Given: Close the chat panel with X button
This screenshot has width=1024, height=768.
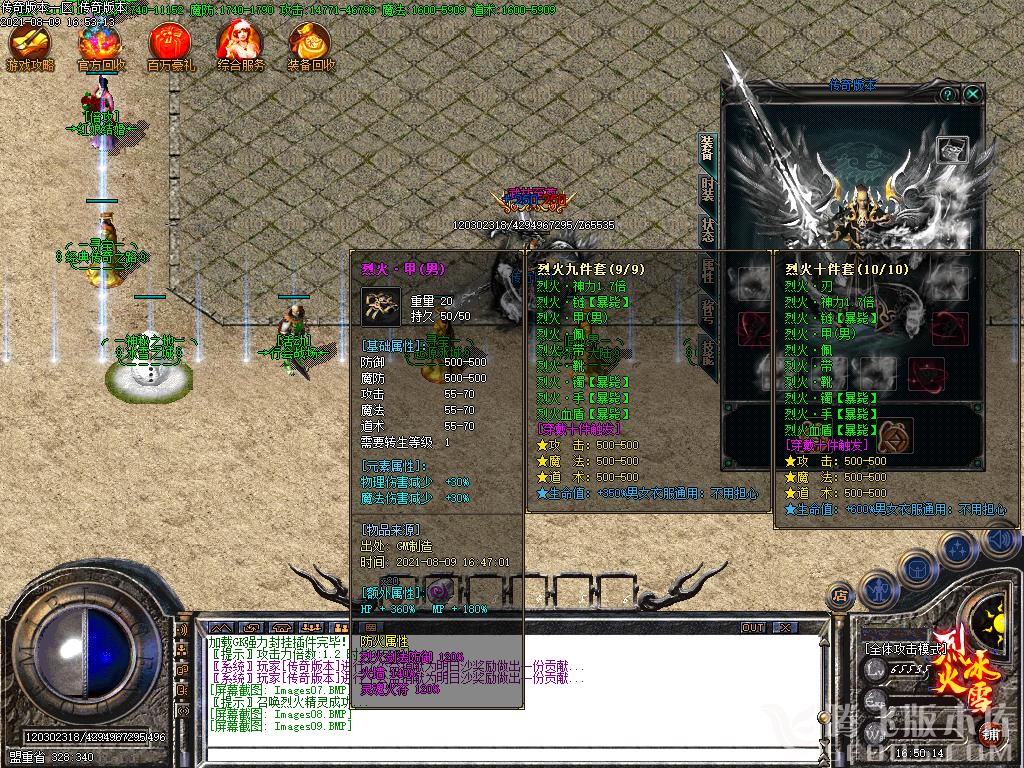Looking at the screenshot, I should click(x=786, y=627).
